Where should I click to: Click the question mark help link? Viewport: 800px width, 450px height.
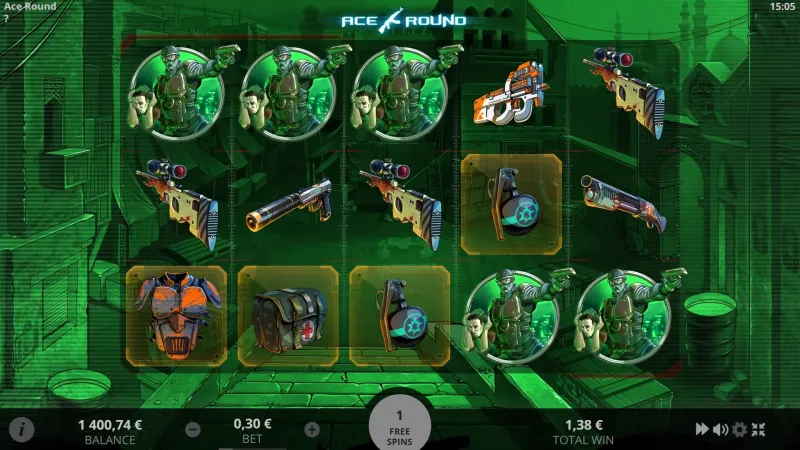click(x=6, y=19)
